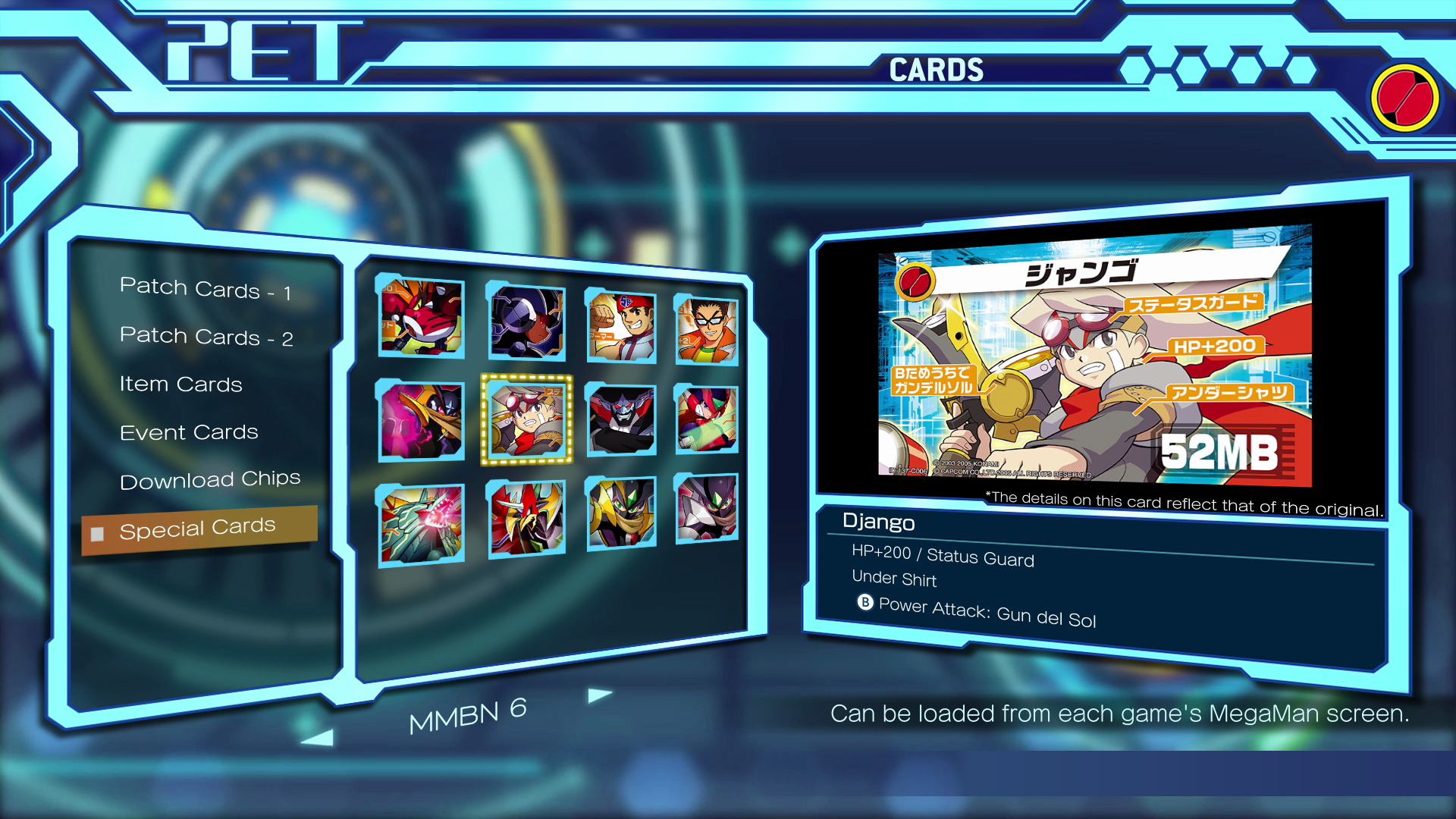Open the Download Chips section

tap(212, 479)
